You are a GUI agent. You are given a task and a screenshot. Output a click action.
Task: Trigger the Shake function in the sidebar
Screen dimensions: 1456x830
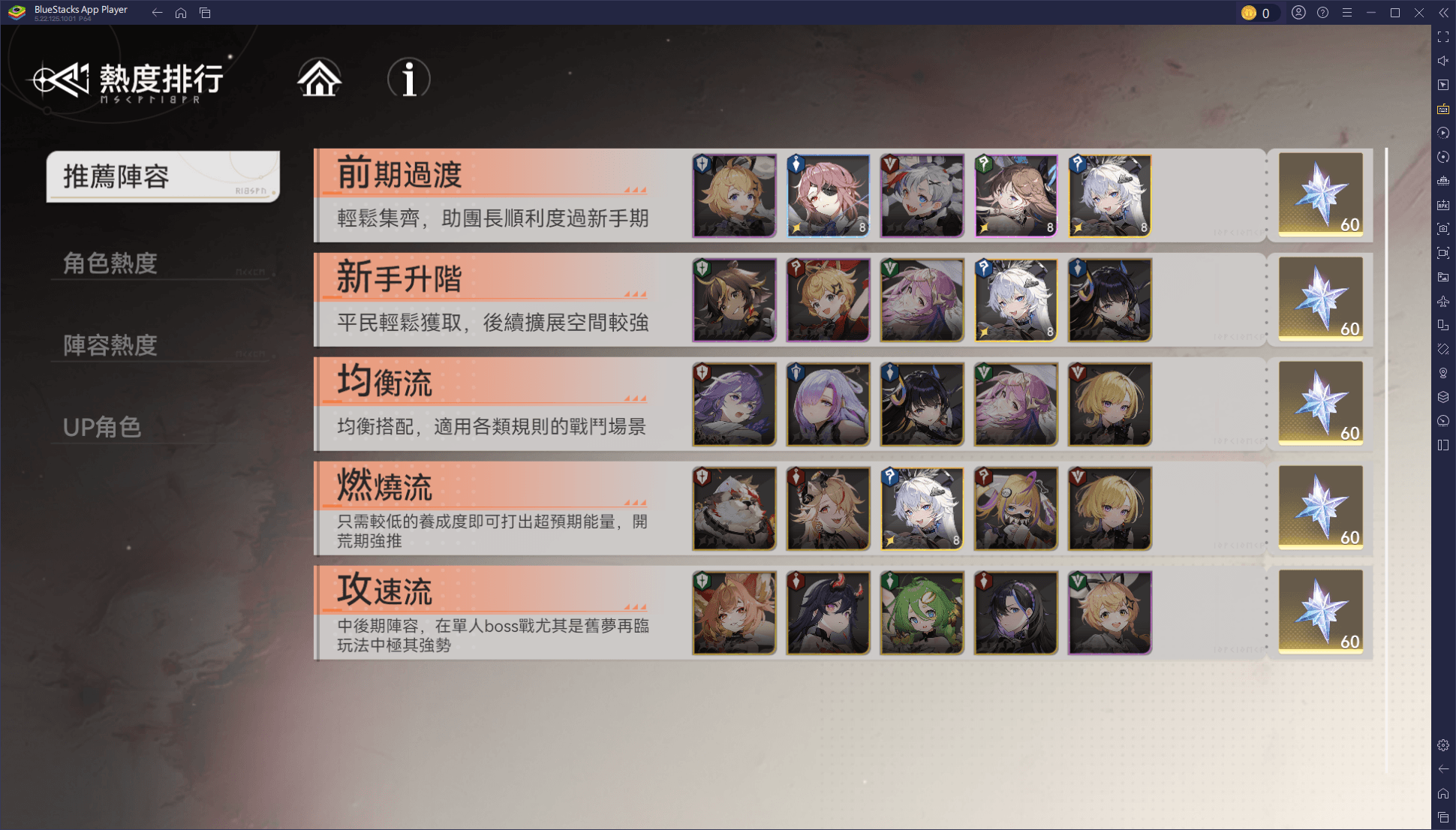[x=1442, y=348]
